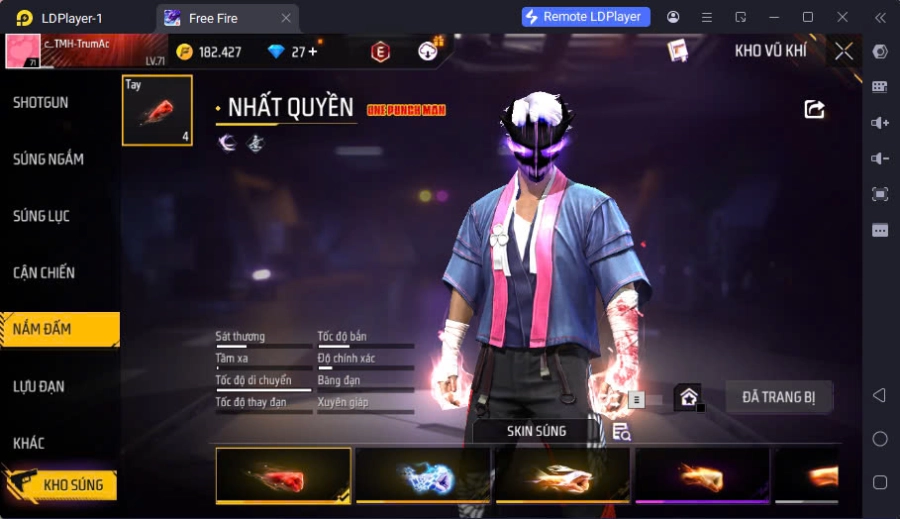Open the player profile avatar
The width and height of the screenshot is (900, 519).
(23, 51)
